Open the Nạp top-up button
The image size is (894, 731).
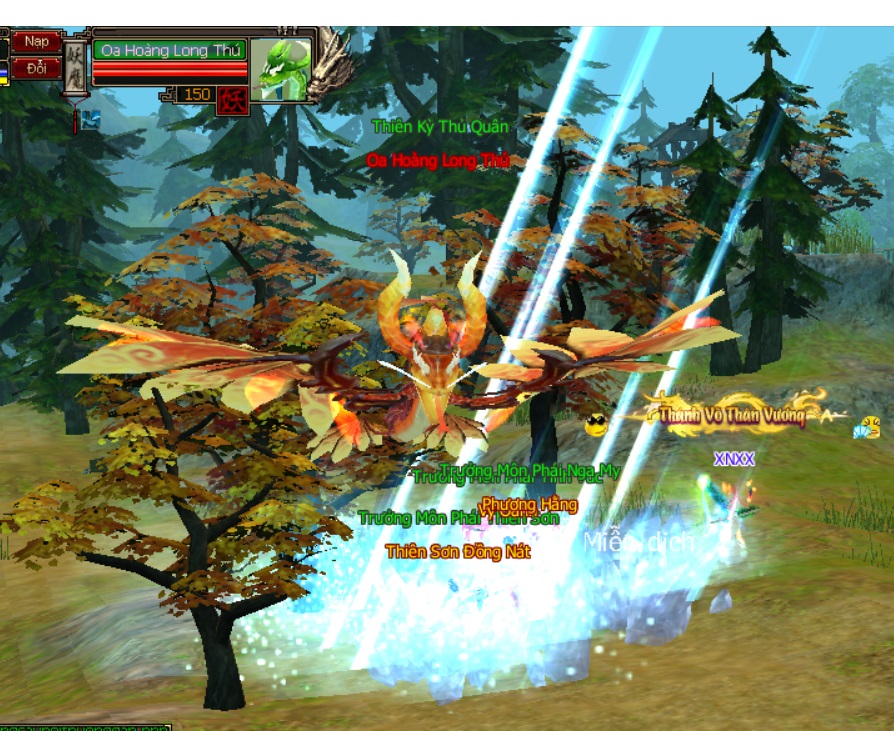pyautogui.click(x=37, y=42)
